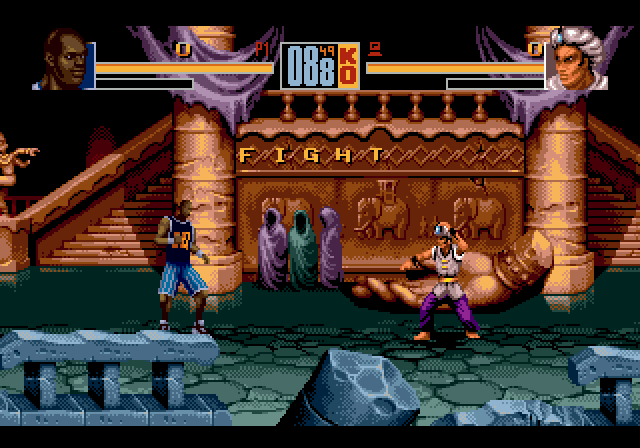Image resolution: width=640 pixels, height=448 pixels.
Task: Click Shaq's player portrait
Action: [64, 62]
